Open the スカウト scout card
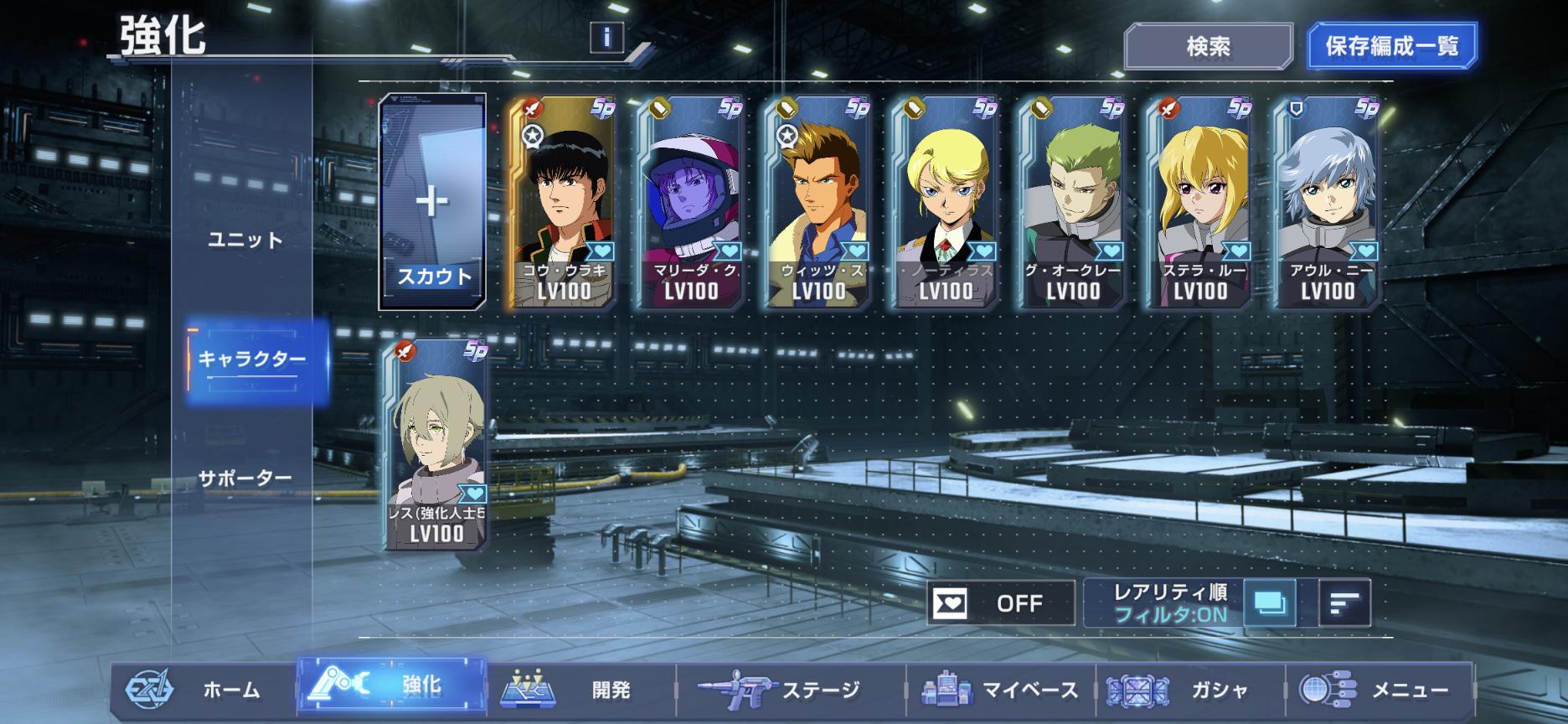 tap(433, 202)
